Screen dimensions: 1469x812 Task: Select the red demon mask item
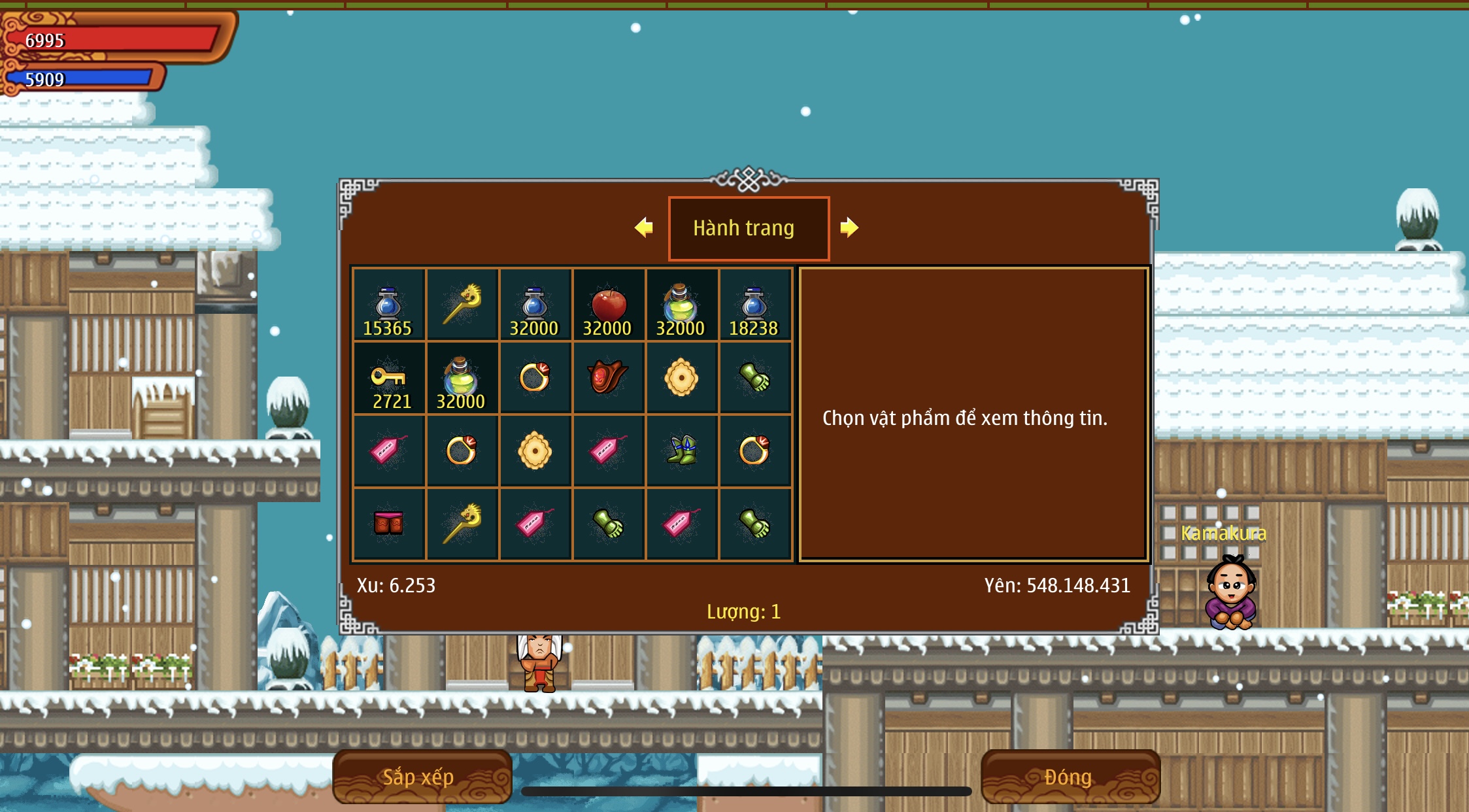tap(608, 378)
